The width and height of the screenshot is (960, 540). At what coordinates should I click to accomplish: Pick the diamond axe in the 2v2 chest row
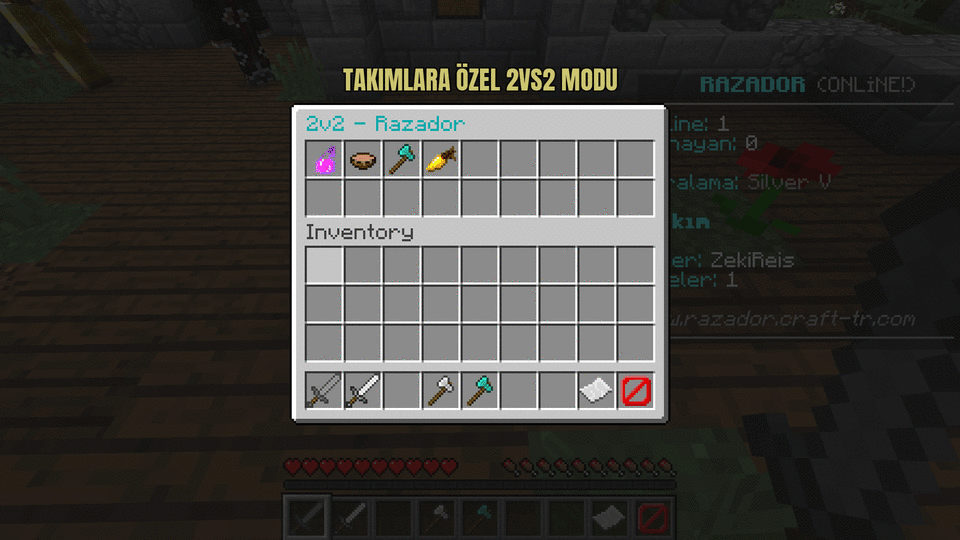(402, 159)
